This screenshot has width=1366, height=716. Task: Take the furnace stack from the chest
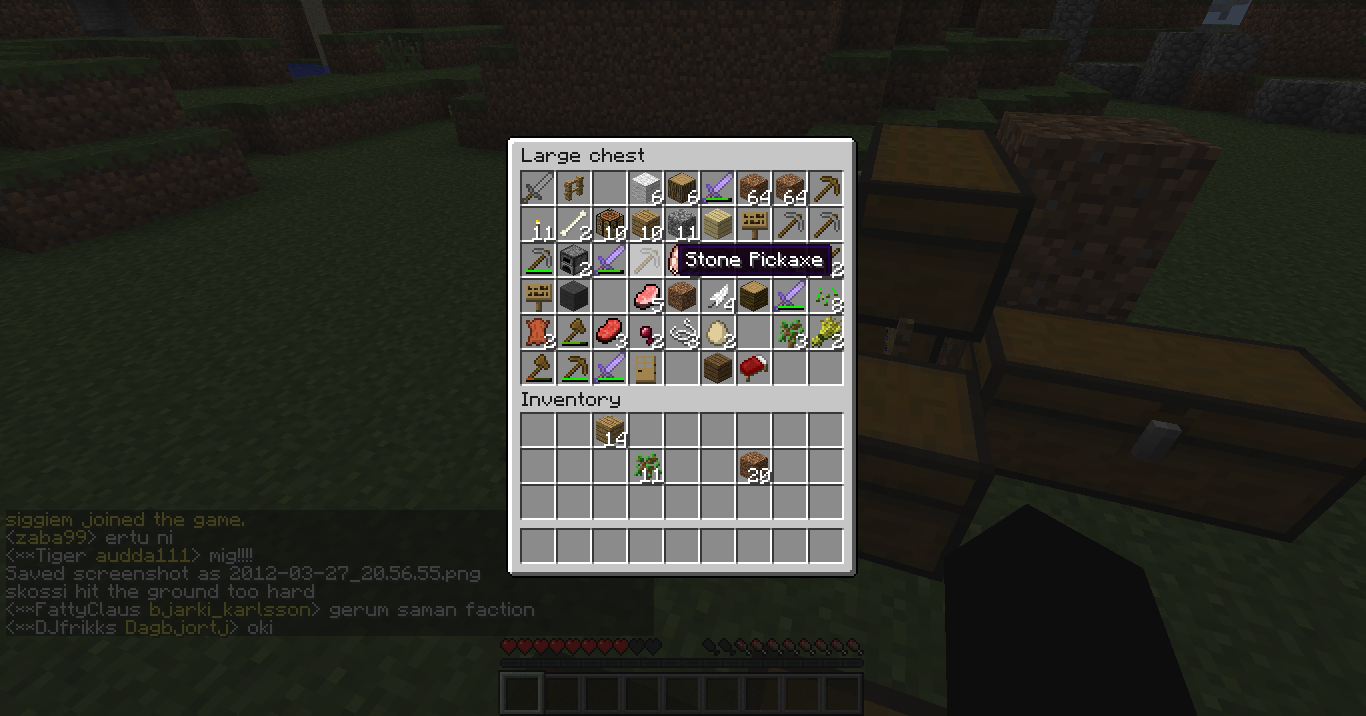coord(573,261)
